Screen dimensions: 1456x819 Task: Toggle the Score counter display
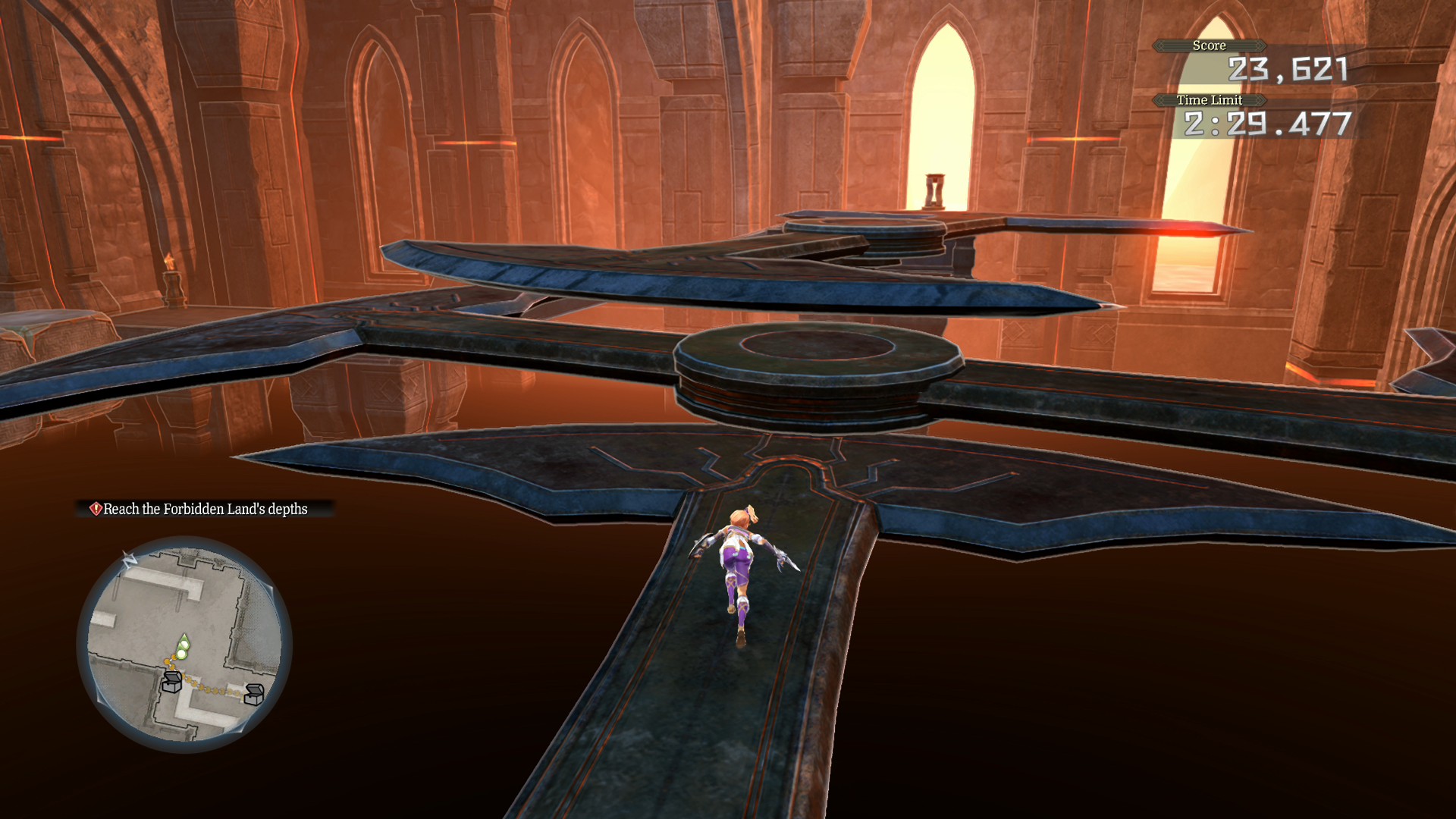[x=1210, y=45]
